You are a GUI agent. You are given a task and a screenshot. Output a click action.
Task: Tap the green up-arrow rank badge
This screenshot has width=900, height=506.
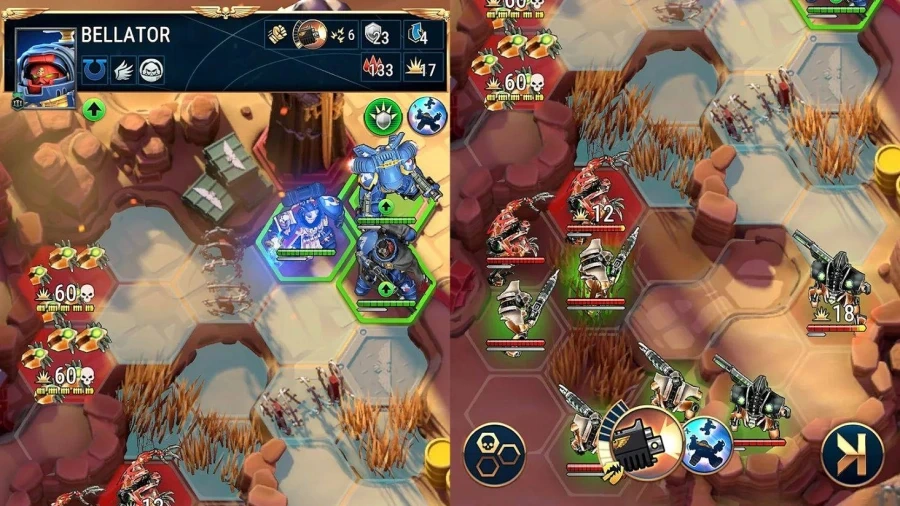[93, 109]
